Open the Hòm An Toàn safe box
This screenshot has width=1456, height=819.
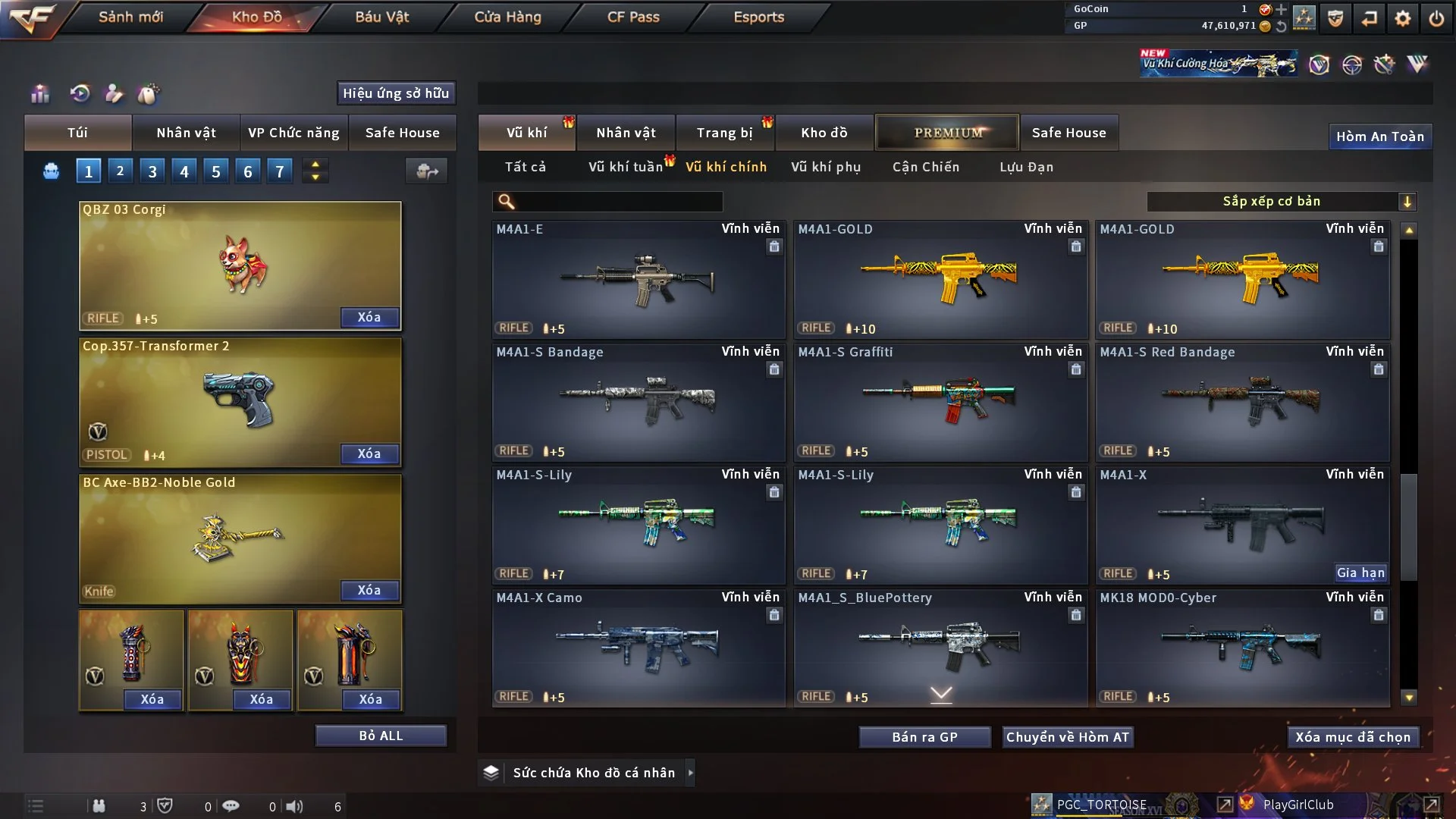coord(1379,136)
